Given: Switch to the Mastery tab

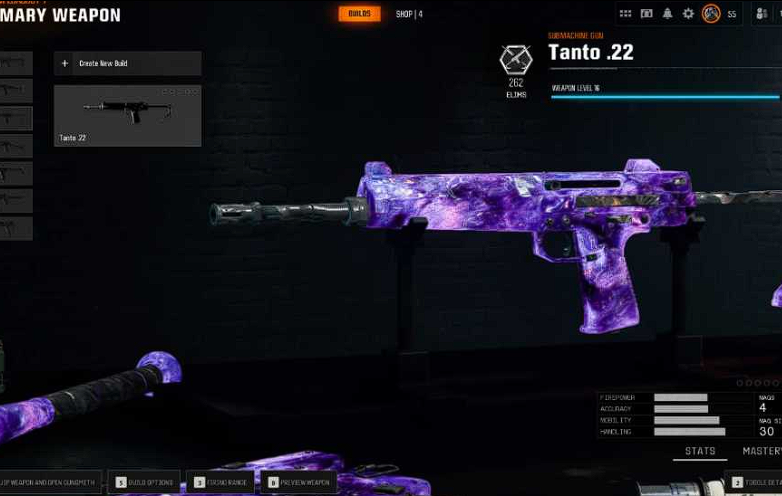Looking at the screenshot, I should pos(762,451).
